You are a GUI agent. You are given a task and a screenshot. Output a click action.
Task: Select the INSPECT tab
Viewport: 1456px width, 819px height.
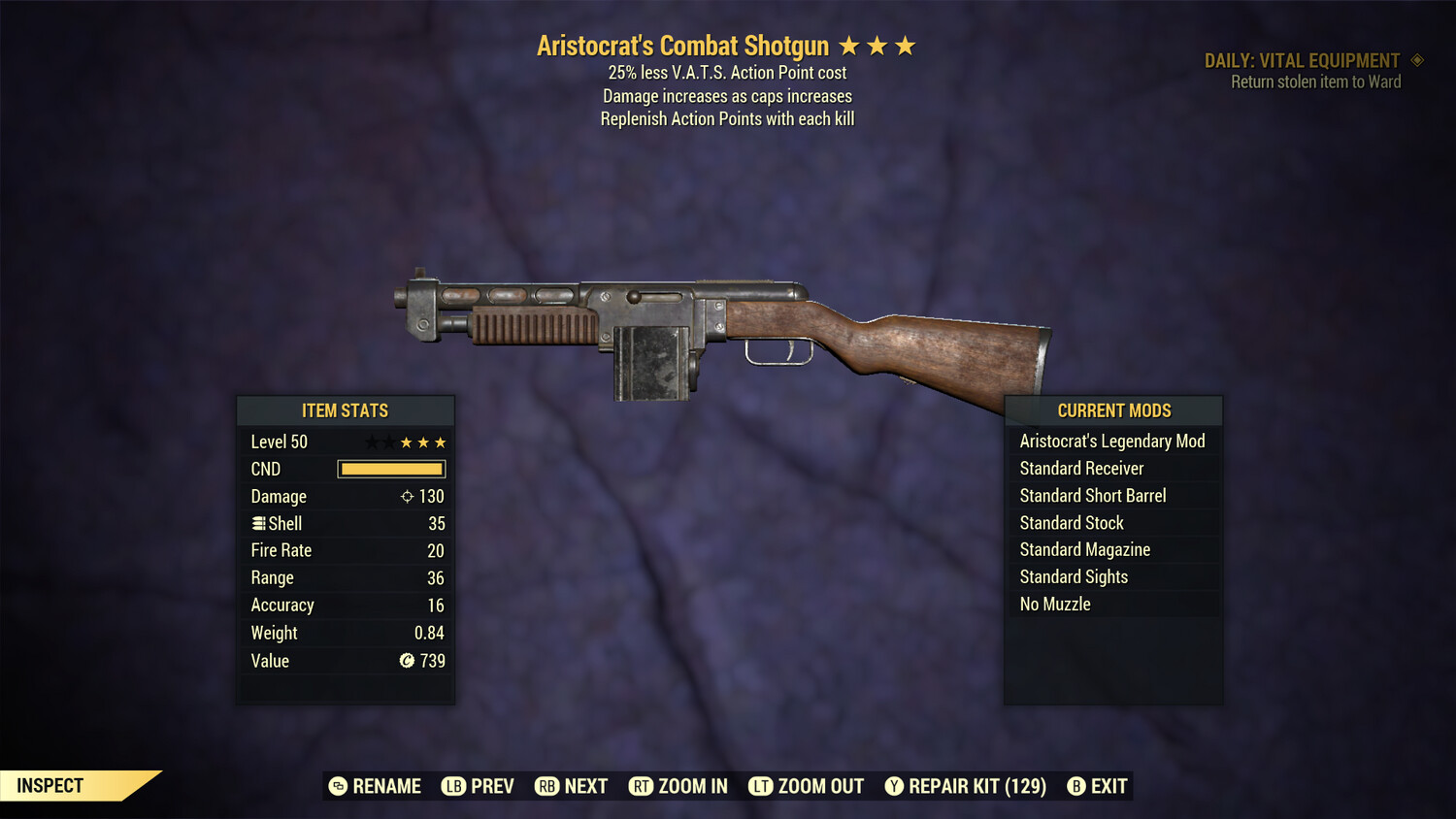pos(50,785)
